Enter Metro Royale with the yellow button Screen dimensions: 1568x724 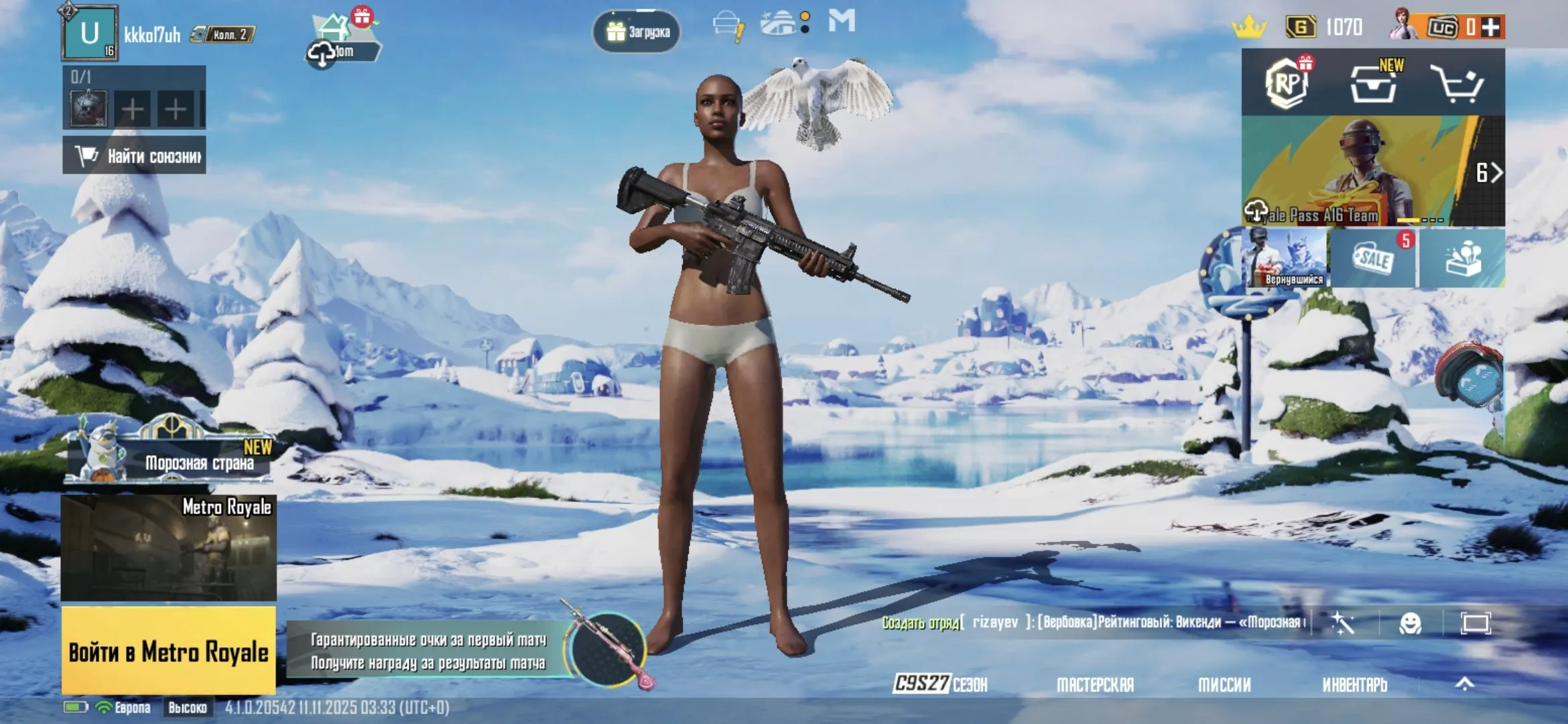tap(168, 650)
